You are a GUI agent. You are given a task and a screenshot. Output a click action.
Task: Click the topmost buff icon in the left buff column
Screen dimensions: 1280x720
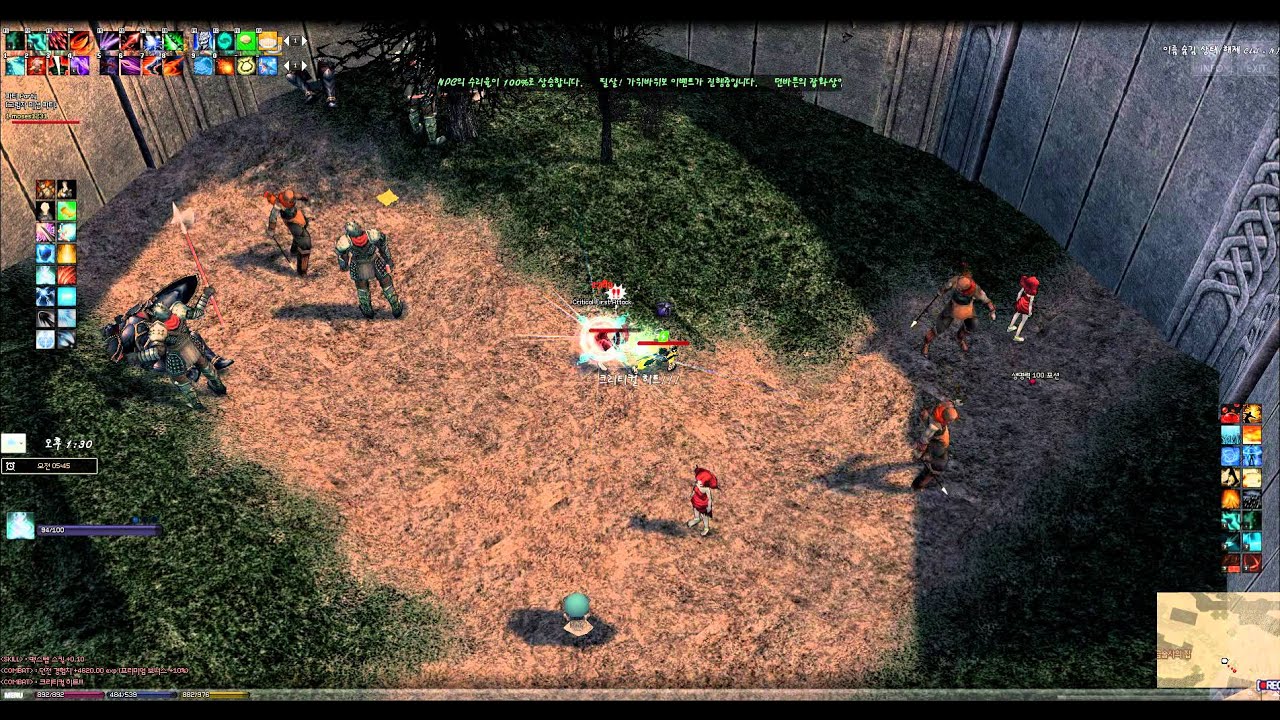tap(44, 189)
